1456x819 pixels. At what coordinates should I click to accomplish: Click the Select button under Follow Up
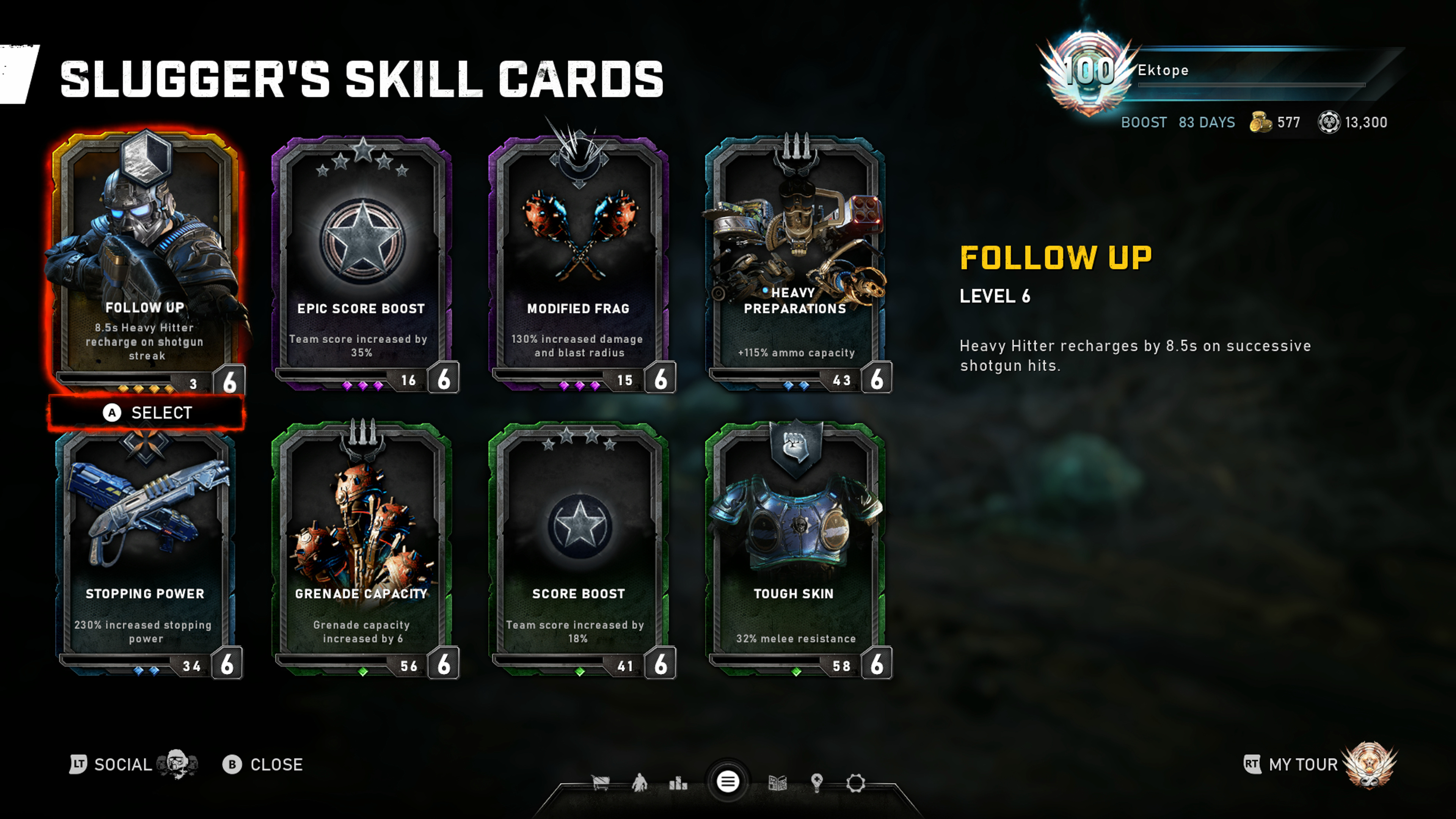point(147,413)
